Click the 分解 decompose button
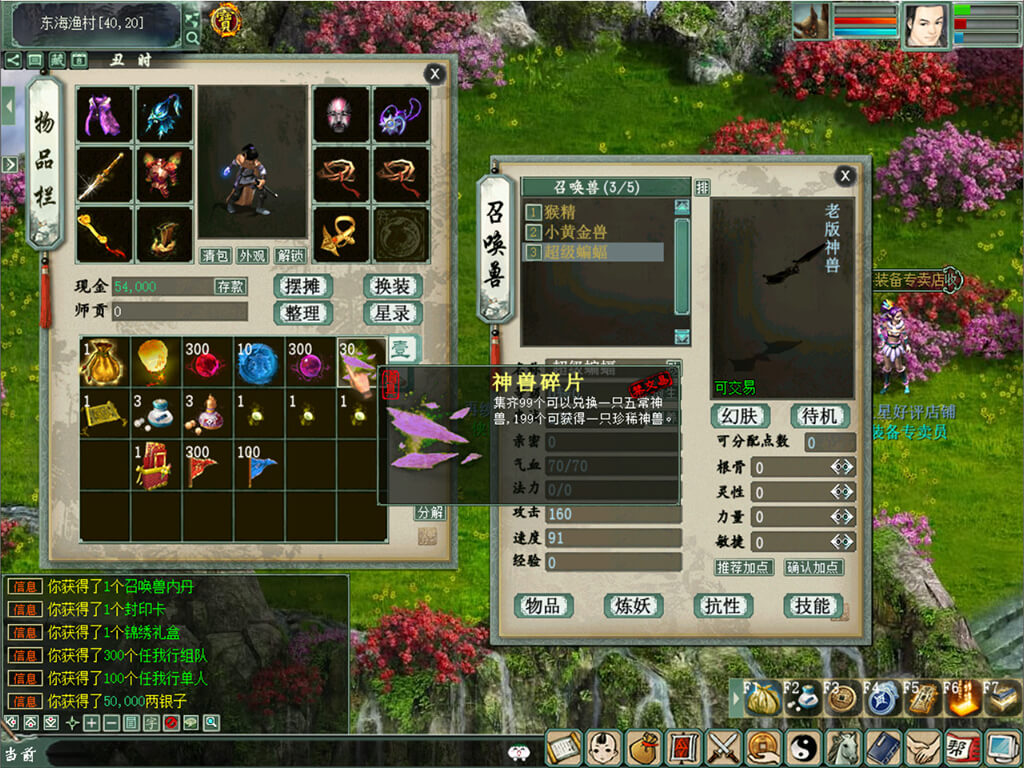The width and height of the screenshot is (1024, 768). (430, 511)
